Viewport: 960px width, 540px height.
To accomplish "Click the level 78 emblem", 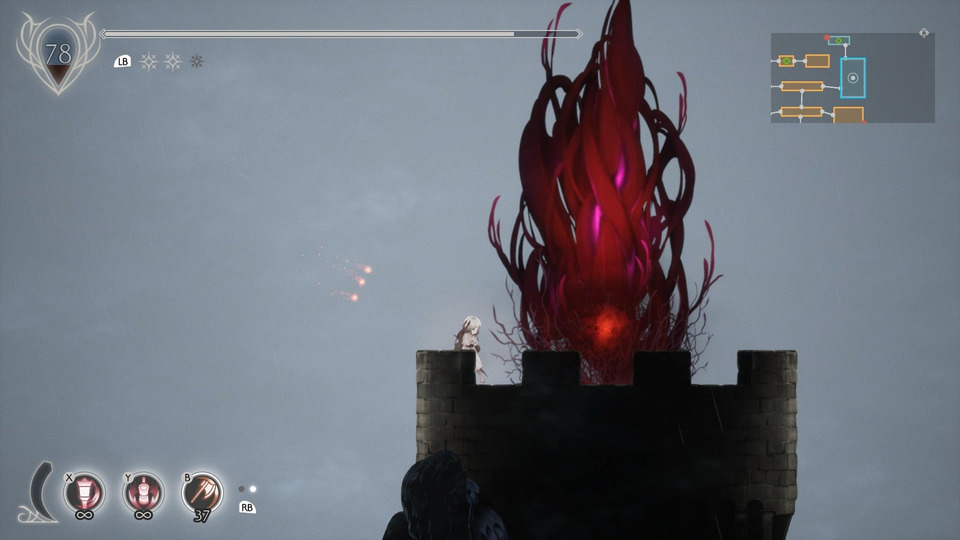I will point(58,54).
